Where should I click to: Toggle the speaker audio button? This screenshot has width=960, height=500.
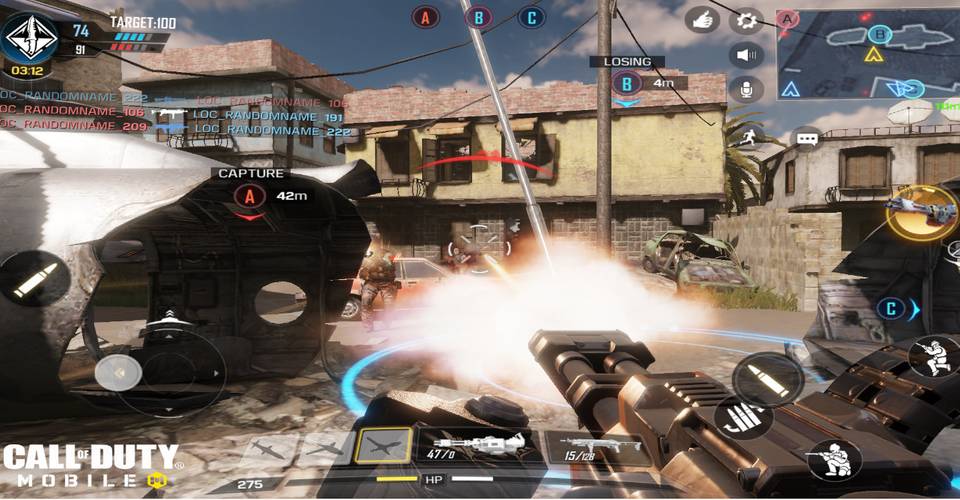745,54
